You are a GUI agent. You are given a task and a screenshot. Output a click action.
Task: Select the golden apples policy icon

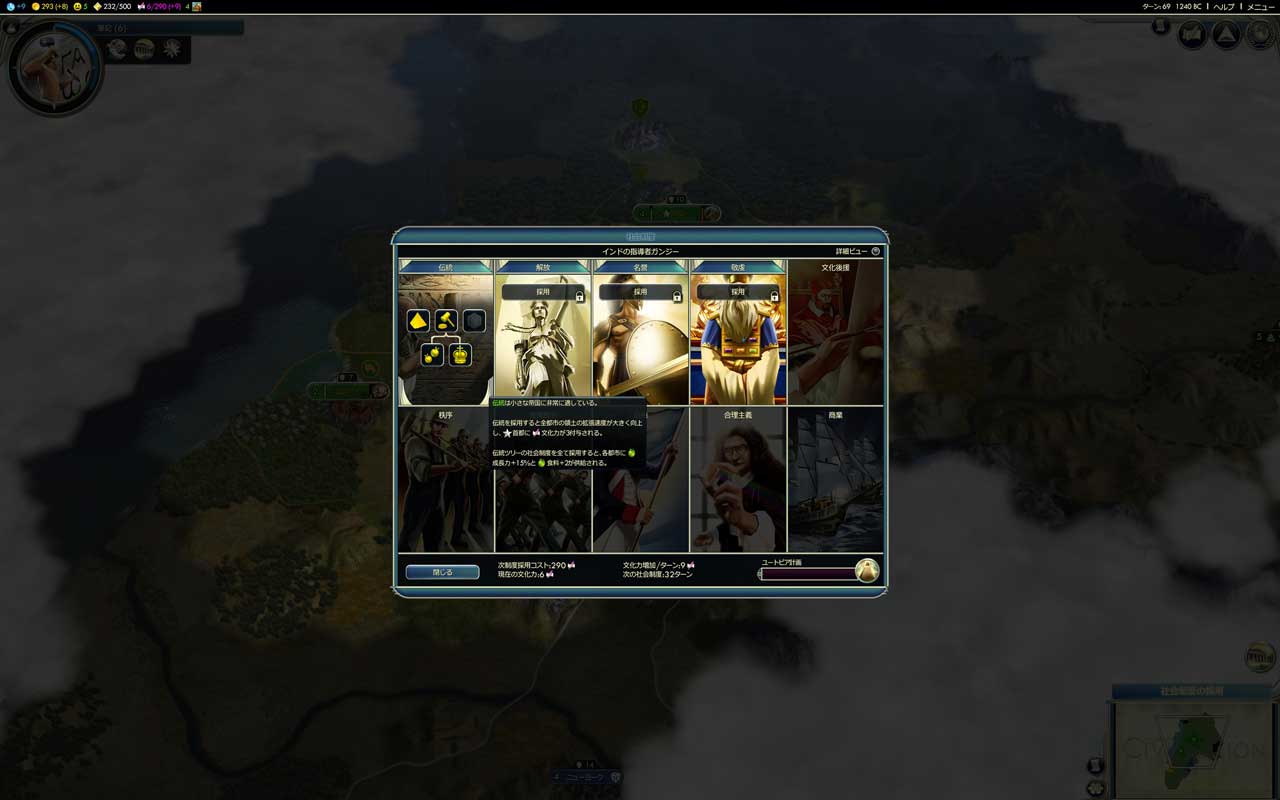[432, 355]
